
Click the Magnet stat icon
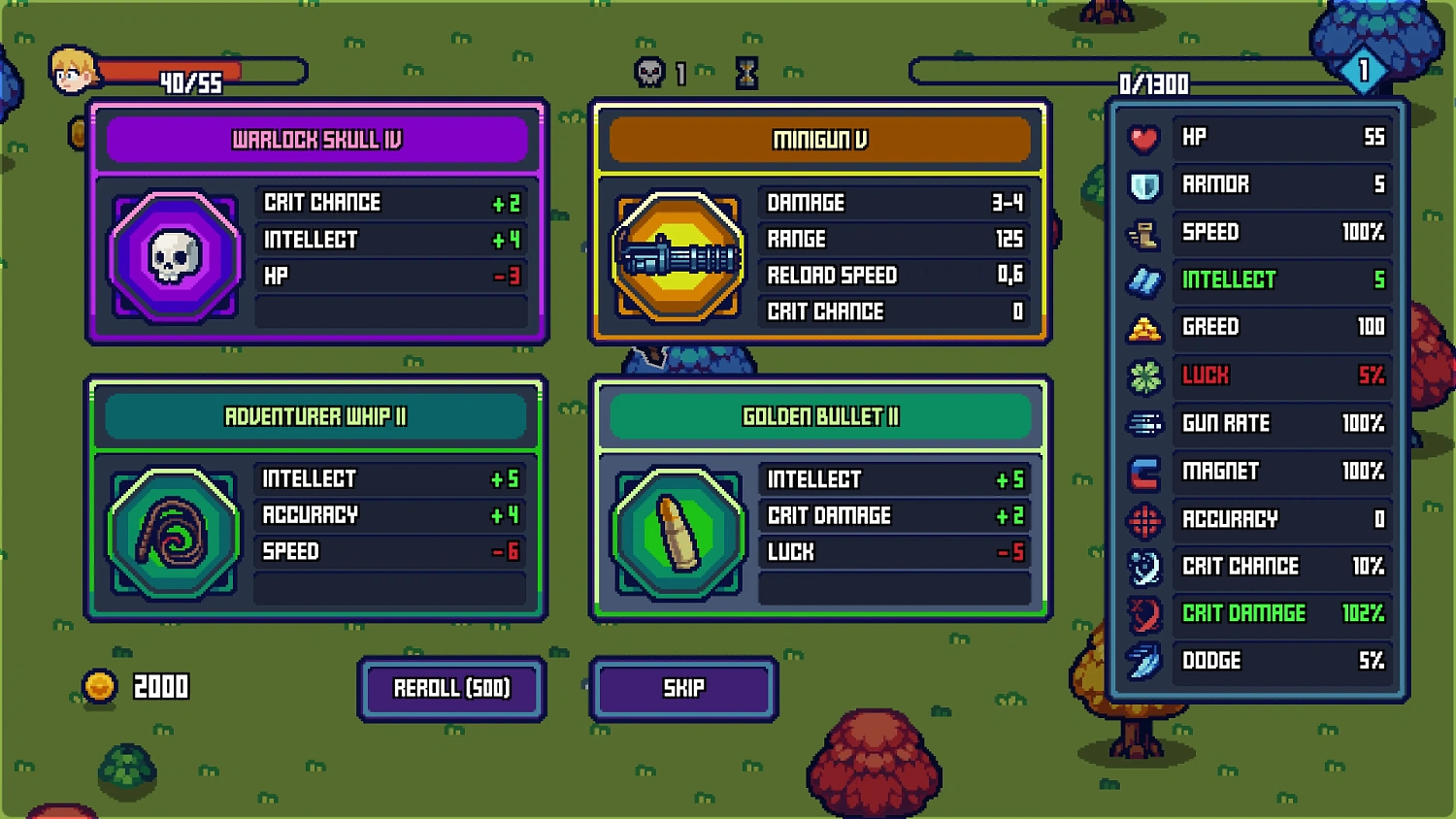tap(1143, 472)
